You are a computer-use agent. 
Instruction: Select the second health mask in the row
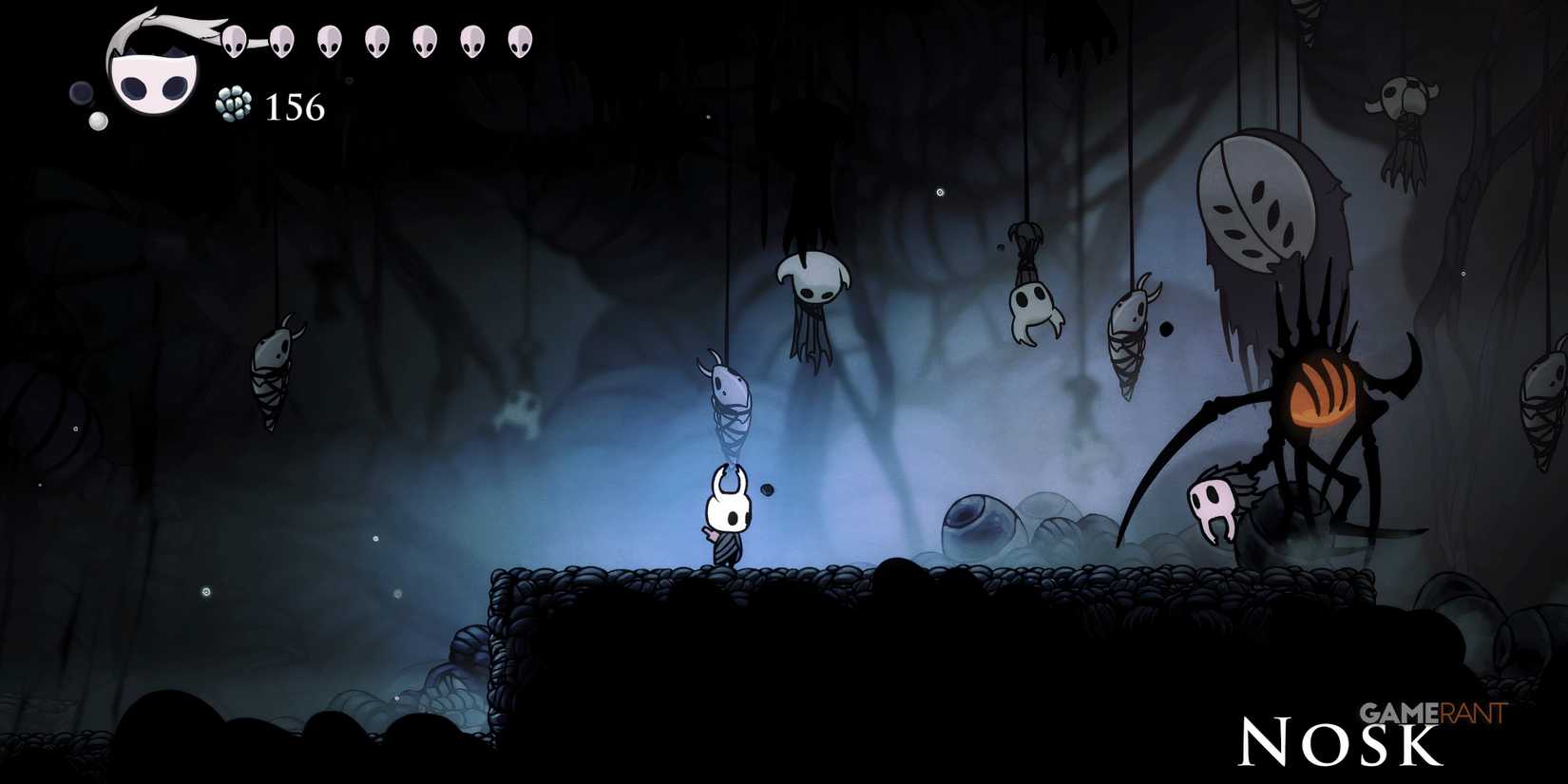[280, 41]
